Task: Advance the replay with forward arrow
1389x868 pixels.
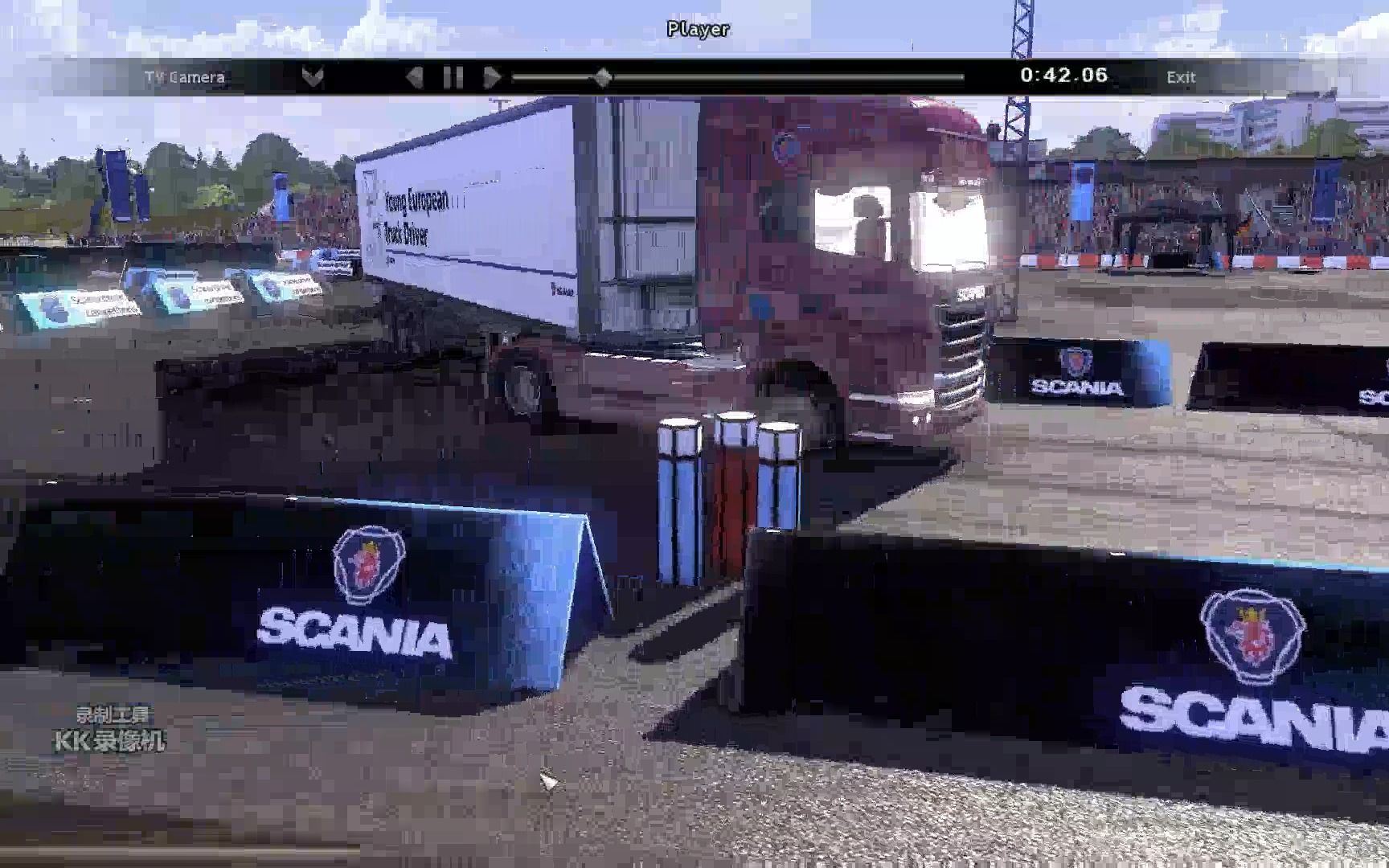Action: pyautogui.click(x=492, y=76)
